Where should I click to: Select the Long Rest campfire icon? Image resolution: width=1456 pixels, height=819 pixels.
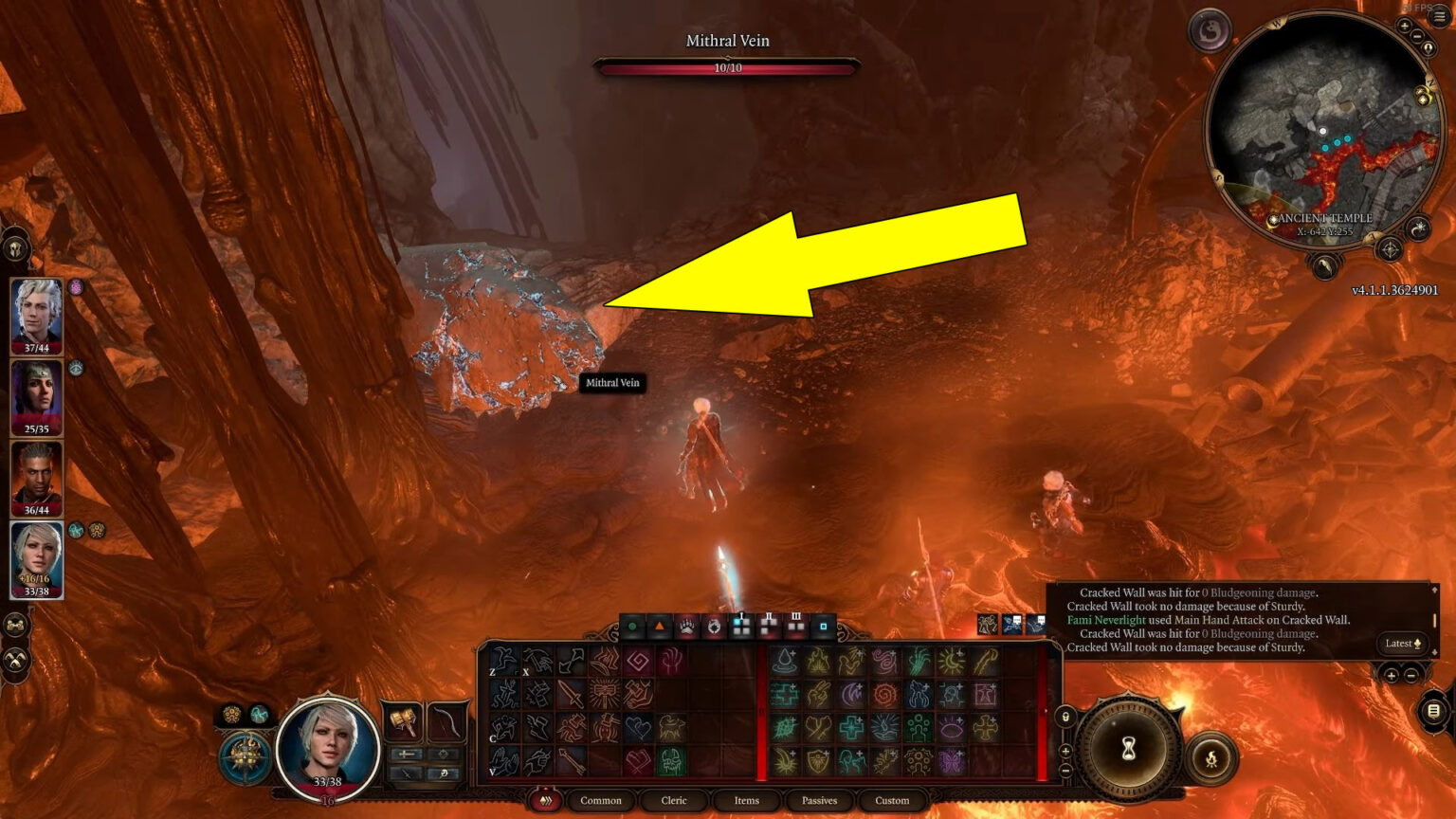coord(1211,758)
